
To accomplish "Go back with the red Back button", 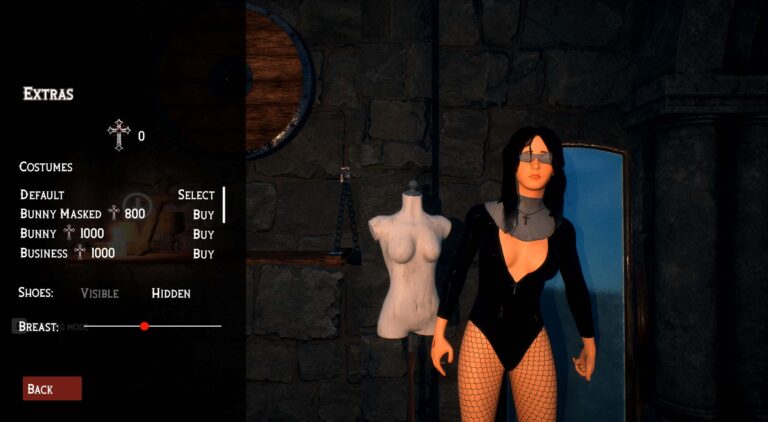I will pos(52,389).
